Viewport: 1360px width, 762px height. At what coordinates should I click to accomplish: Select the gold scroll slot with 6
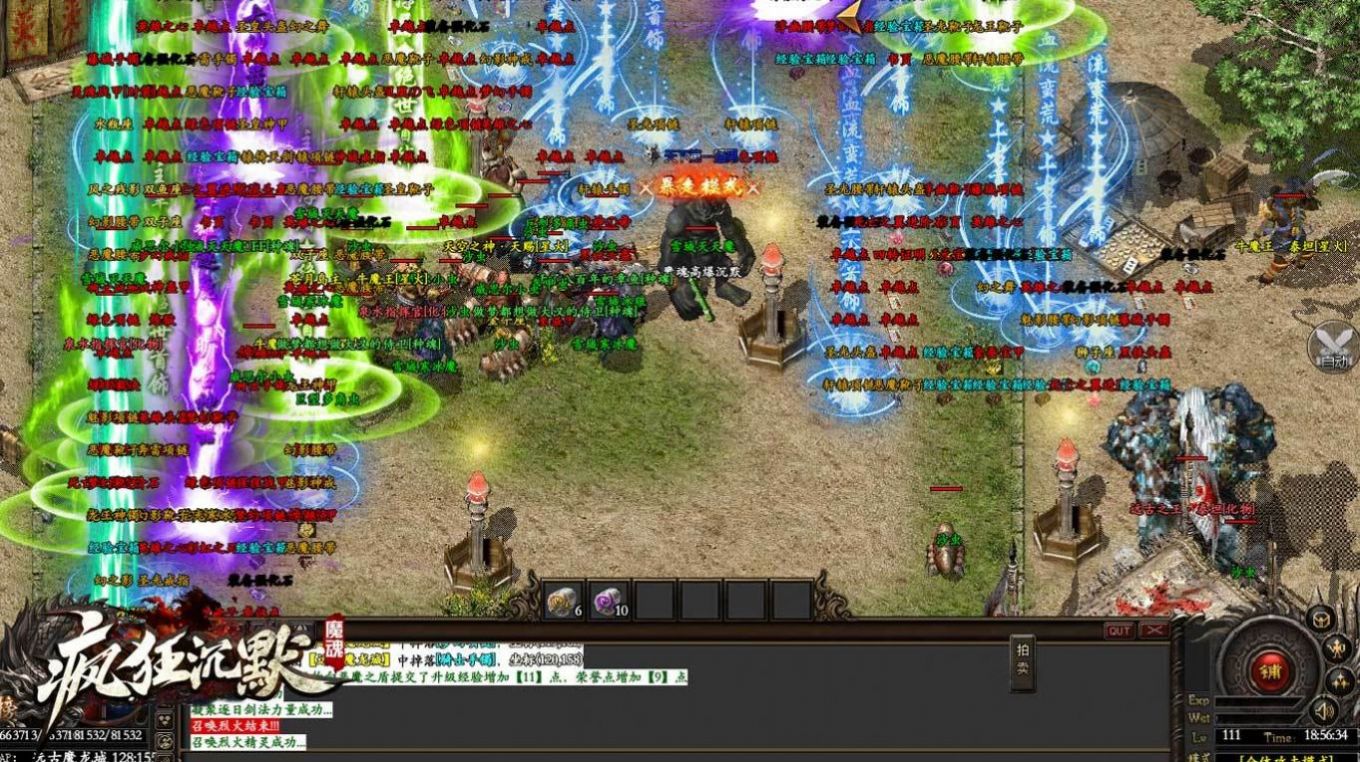564,600
